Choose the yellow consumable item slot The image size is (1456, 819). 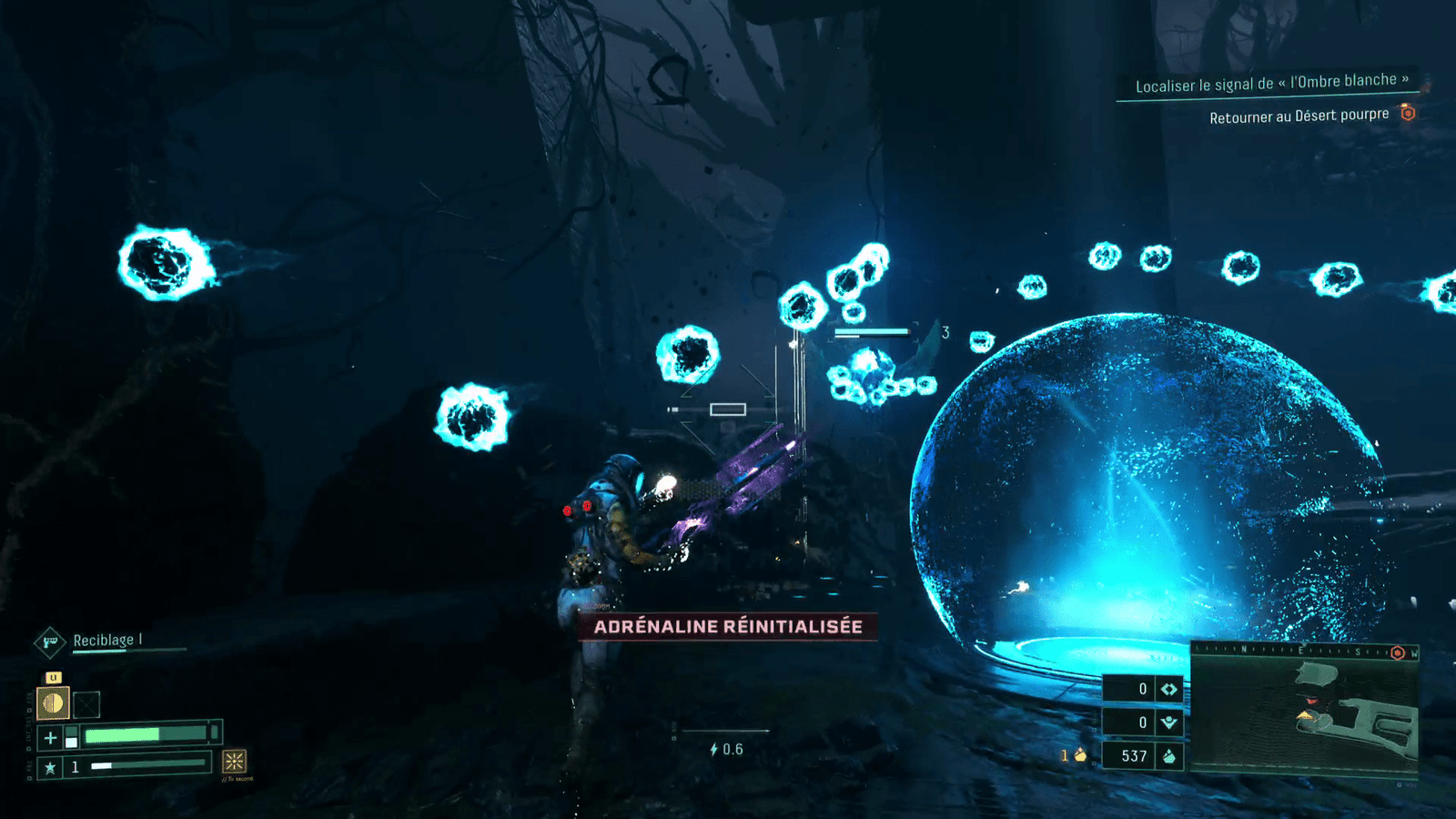pos(54,703)
